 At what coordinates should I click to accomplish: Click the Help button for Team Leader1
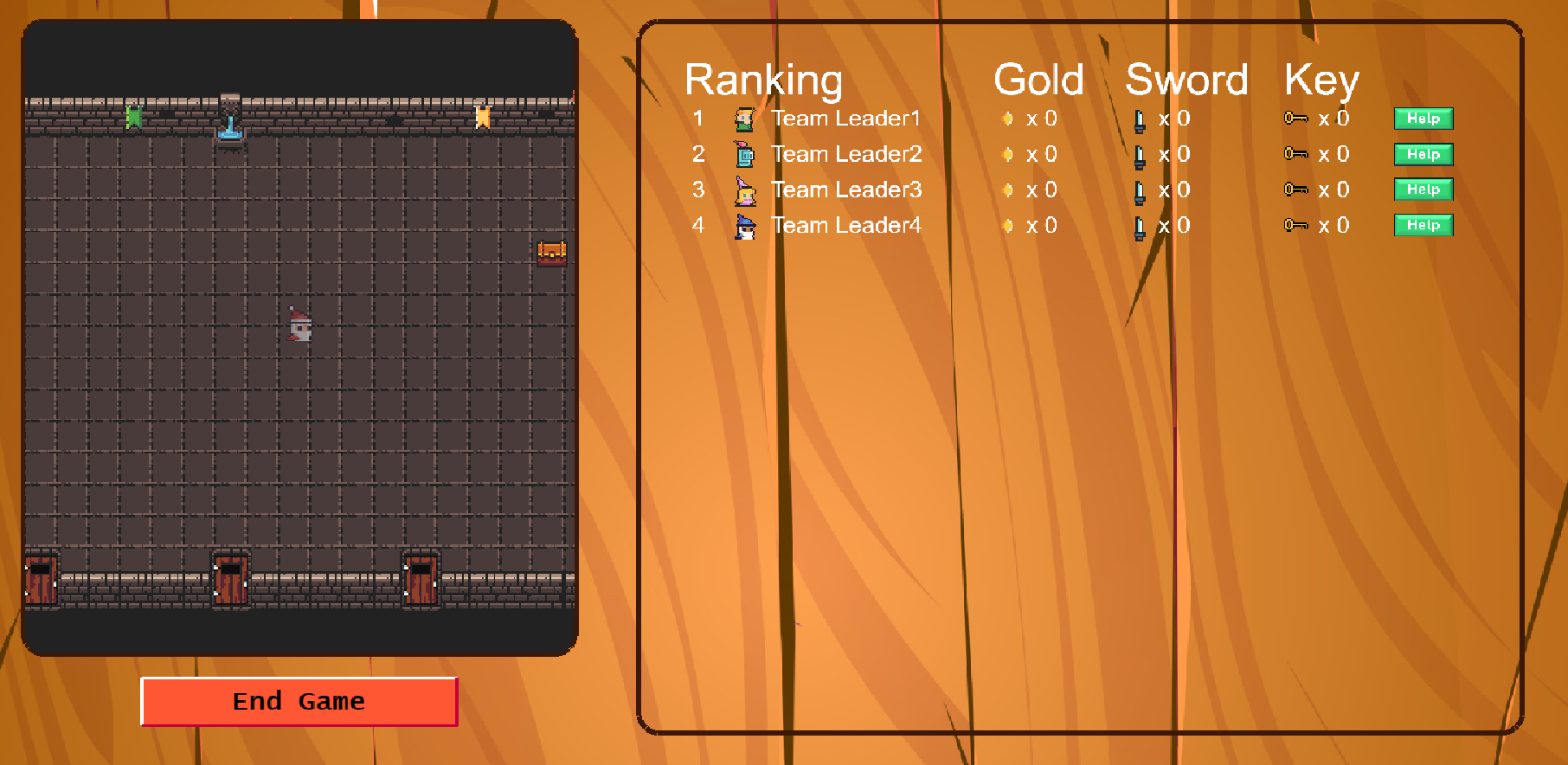(1422, 119)
